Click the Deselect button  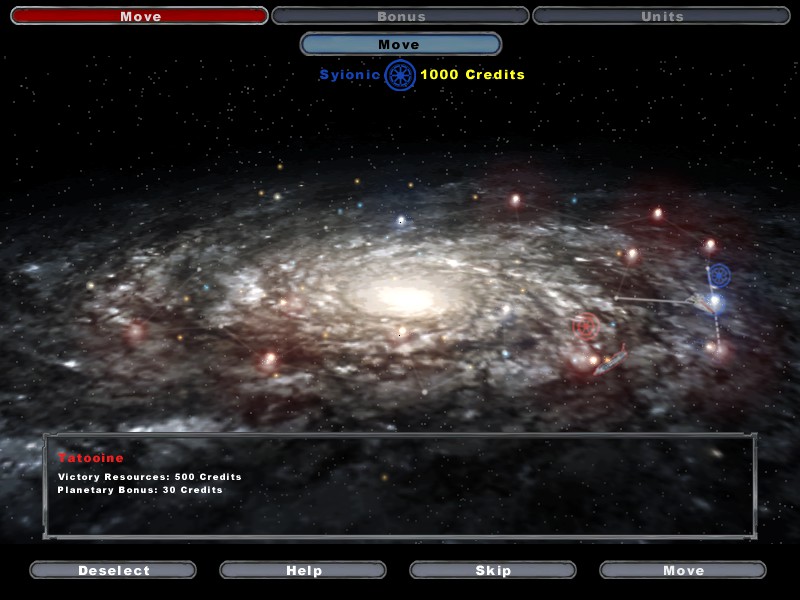coord(113,570)
